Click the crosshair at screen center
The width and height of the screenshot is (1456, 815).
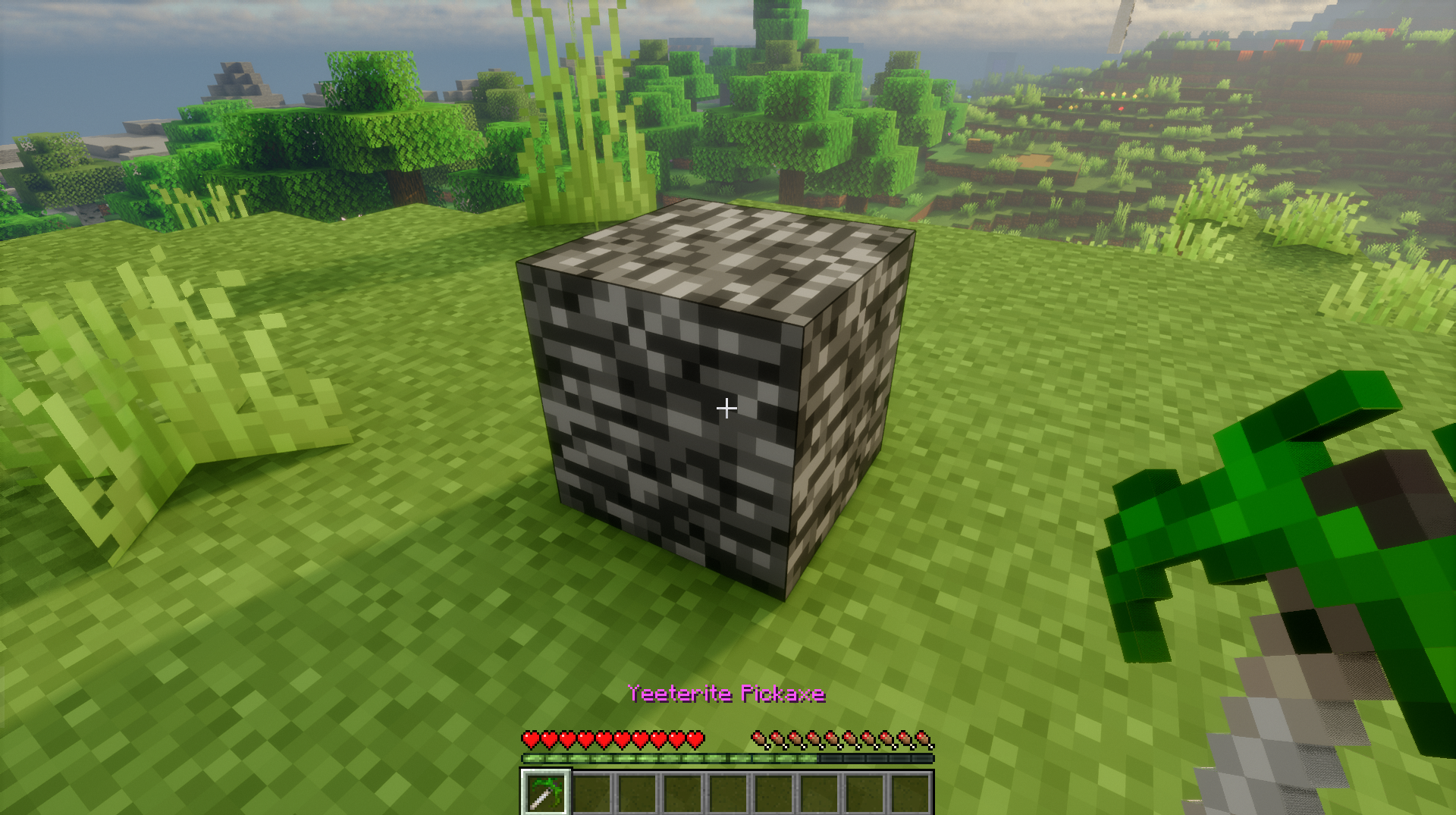click(728, 408)
